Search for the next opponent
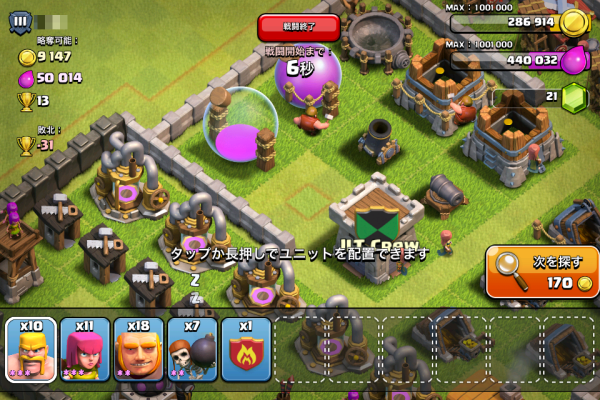This screenshot has height=400, width=600. [543, 271]
